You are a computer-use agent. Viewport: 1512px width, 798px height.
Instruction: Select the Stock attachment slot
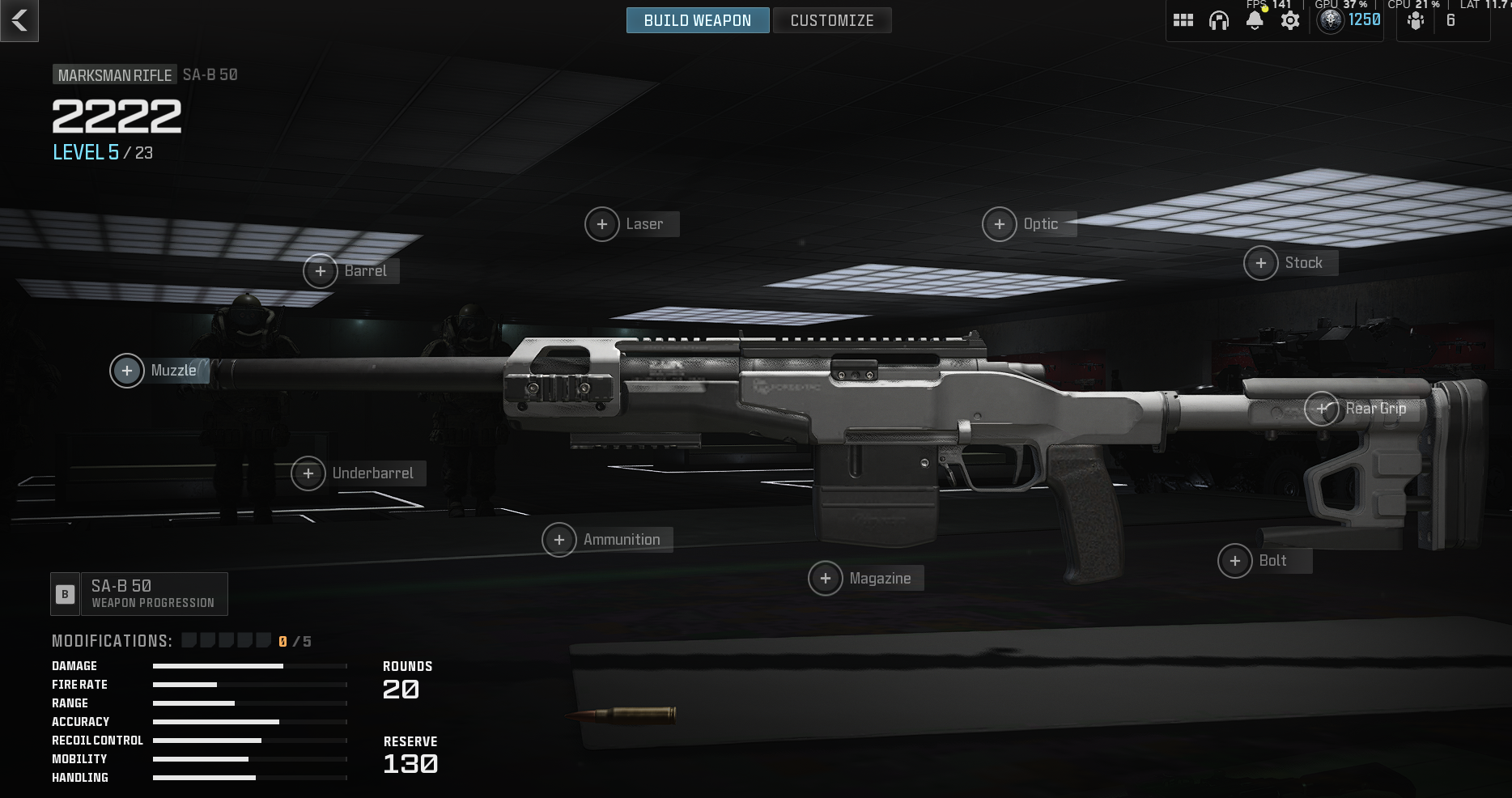click(x=1261, y=263)
